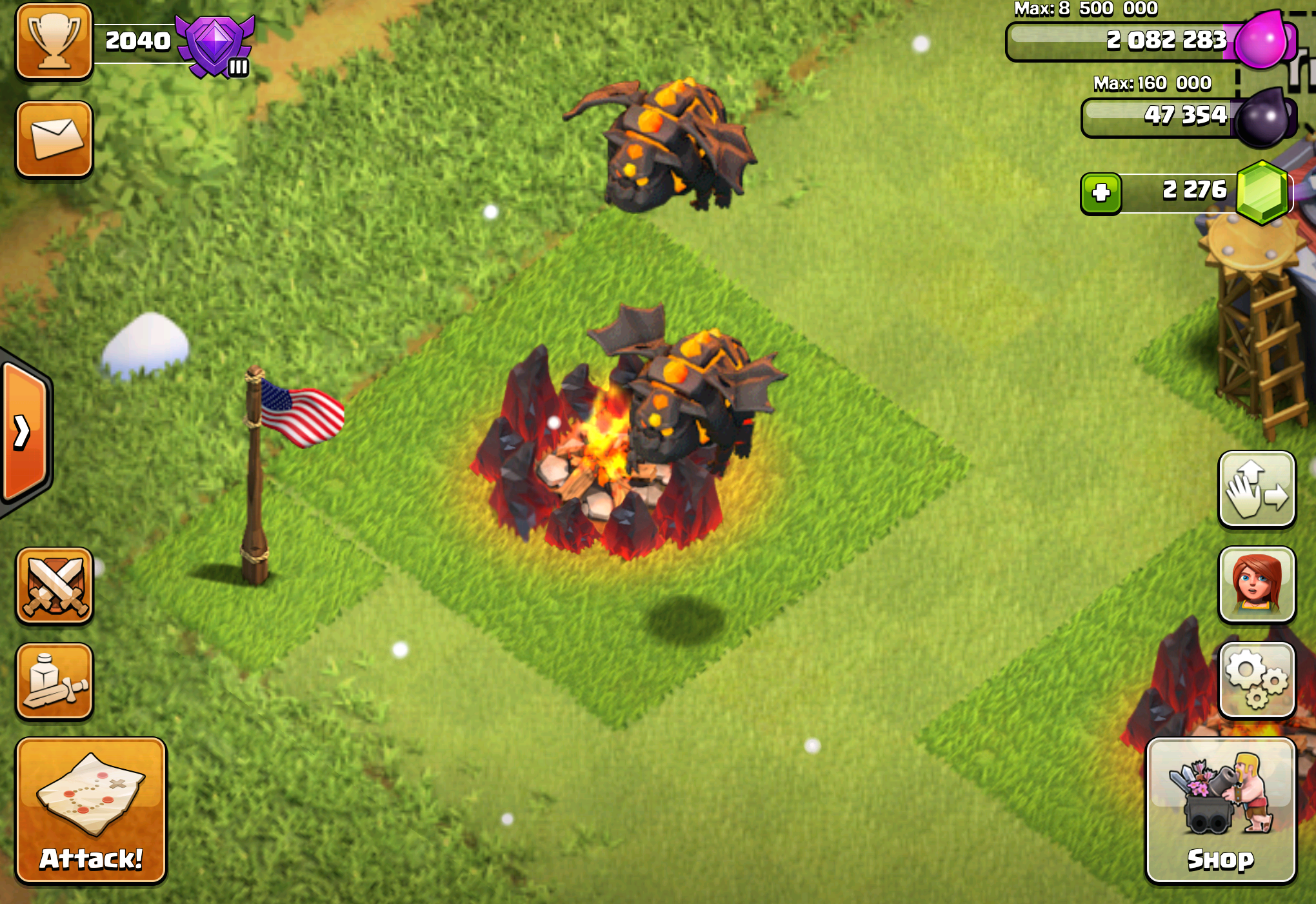Tap the dark elixir progress bar showing 47 354

[x=1155, y=116]
